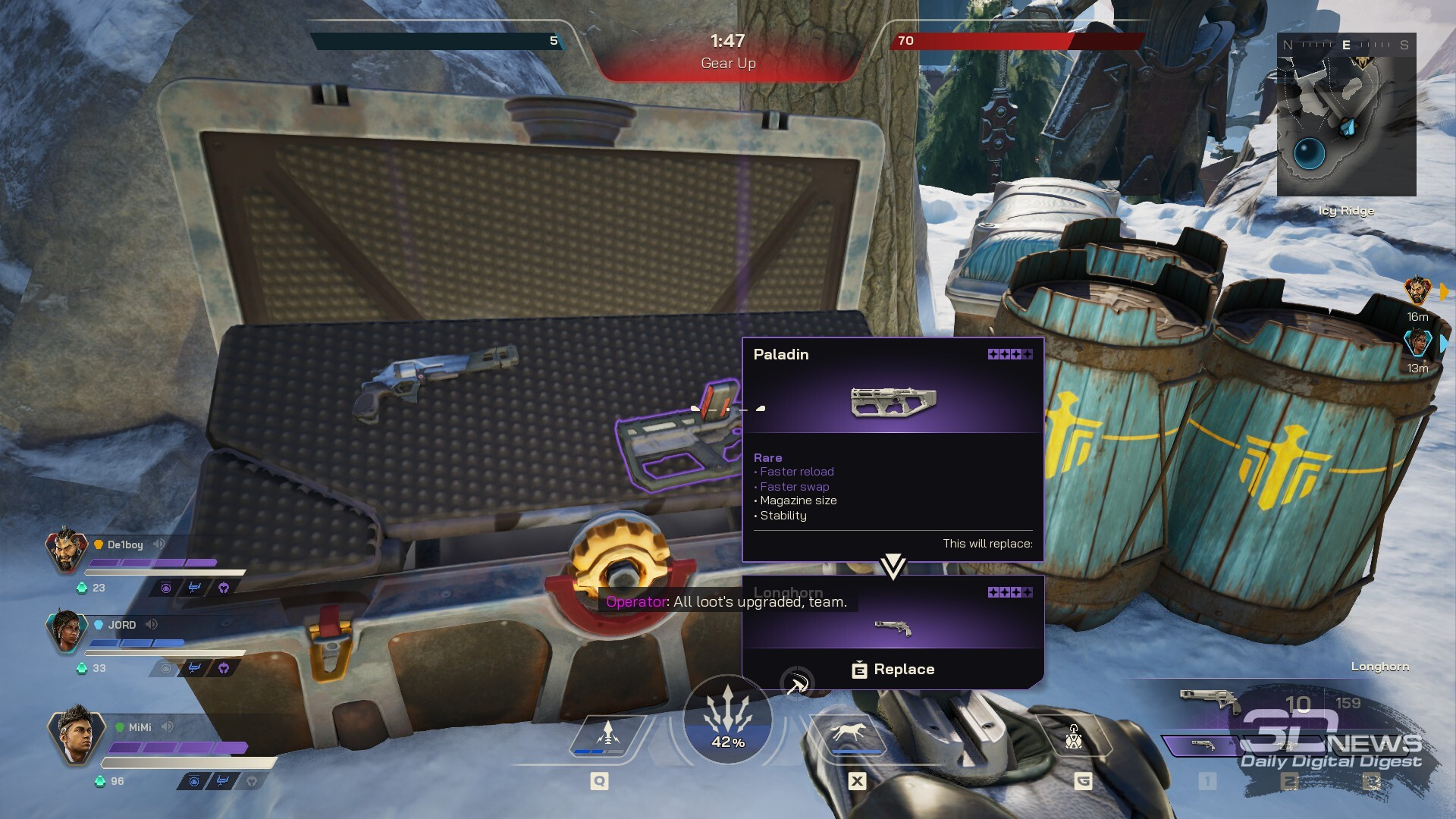
Task: Activate the running beast ability icon
Action: tap(849, 734)
